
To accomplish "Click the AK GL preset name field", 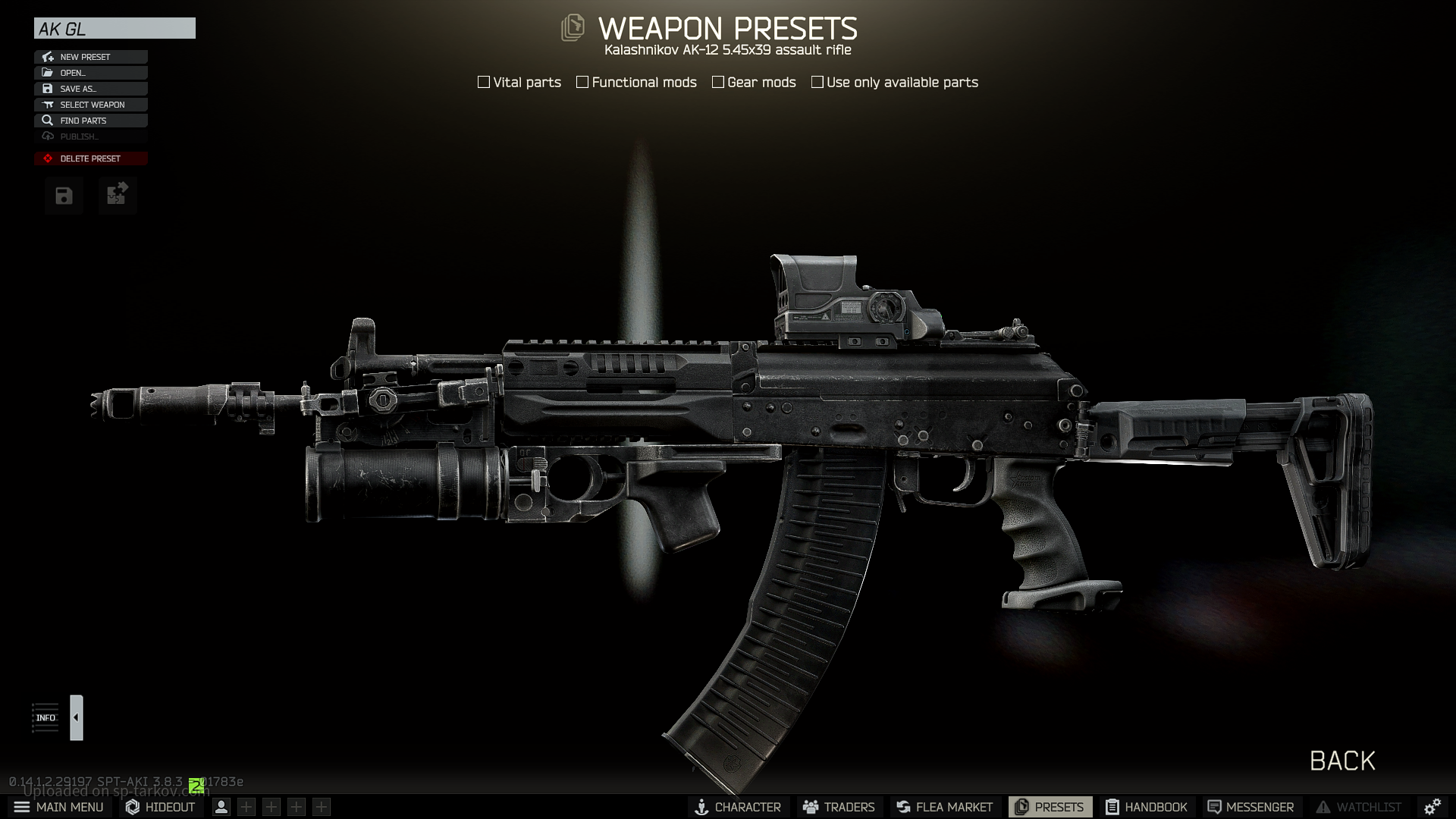I will 115,29.
